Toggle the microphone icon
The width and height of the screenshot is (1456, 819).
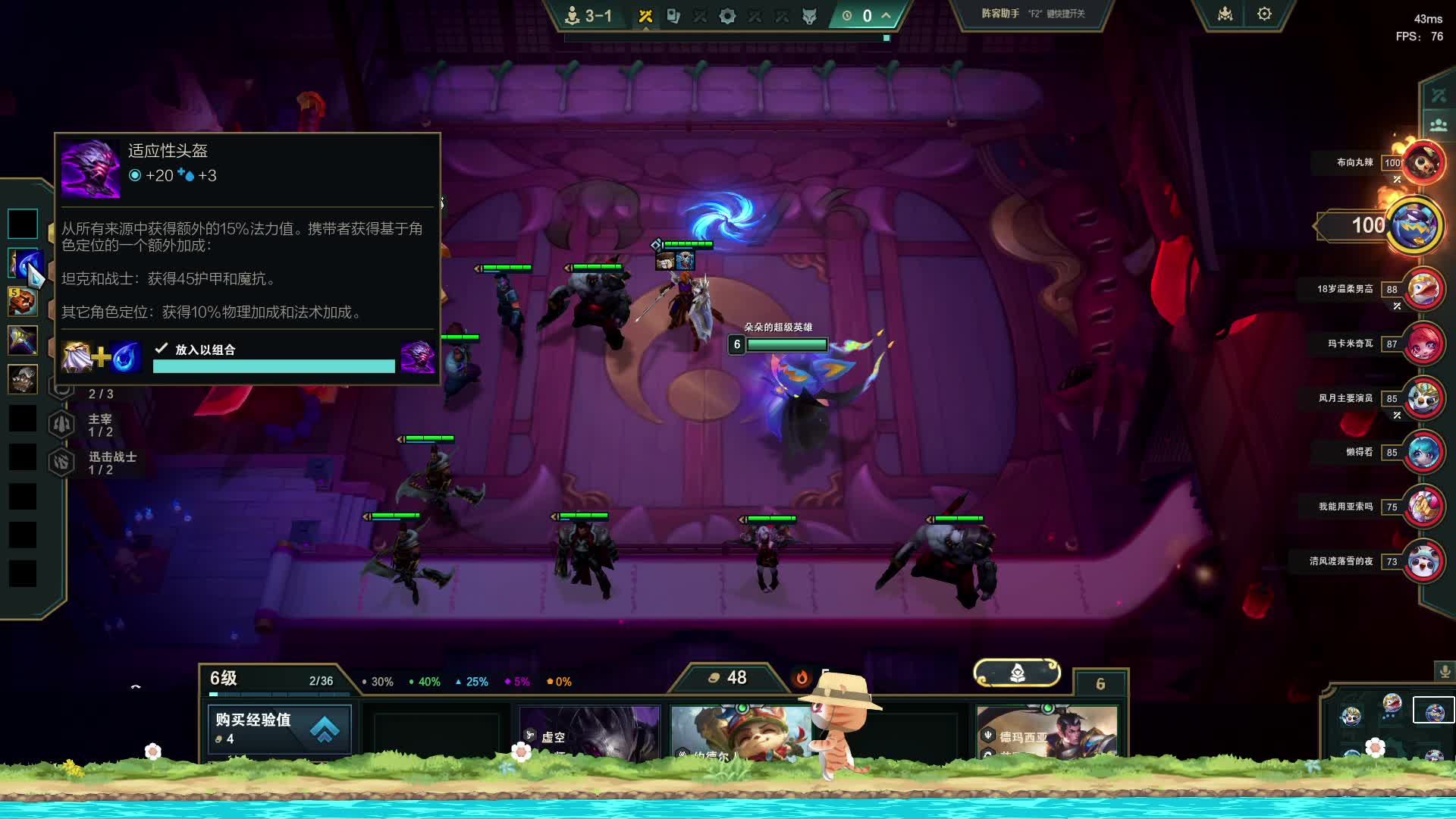(x=1445, y=672)
